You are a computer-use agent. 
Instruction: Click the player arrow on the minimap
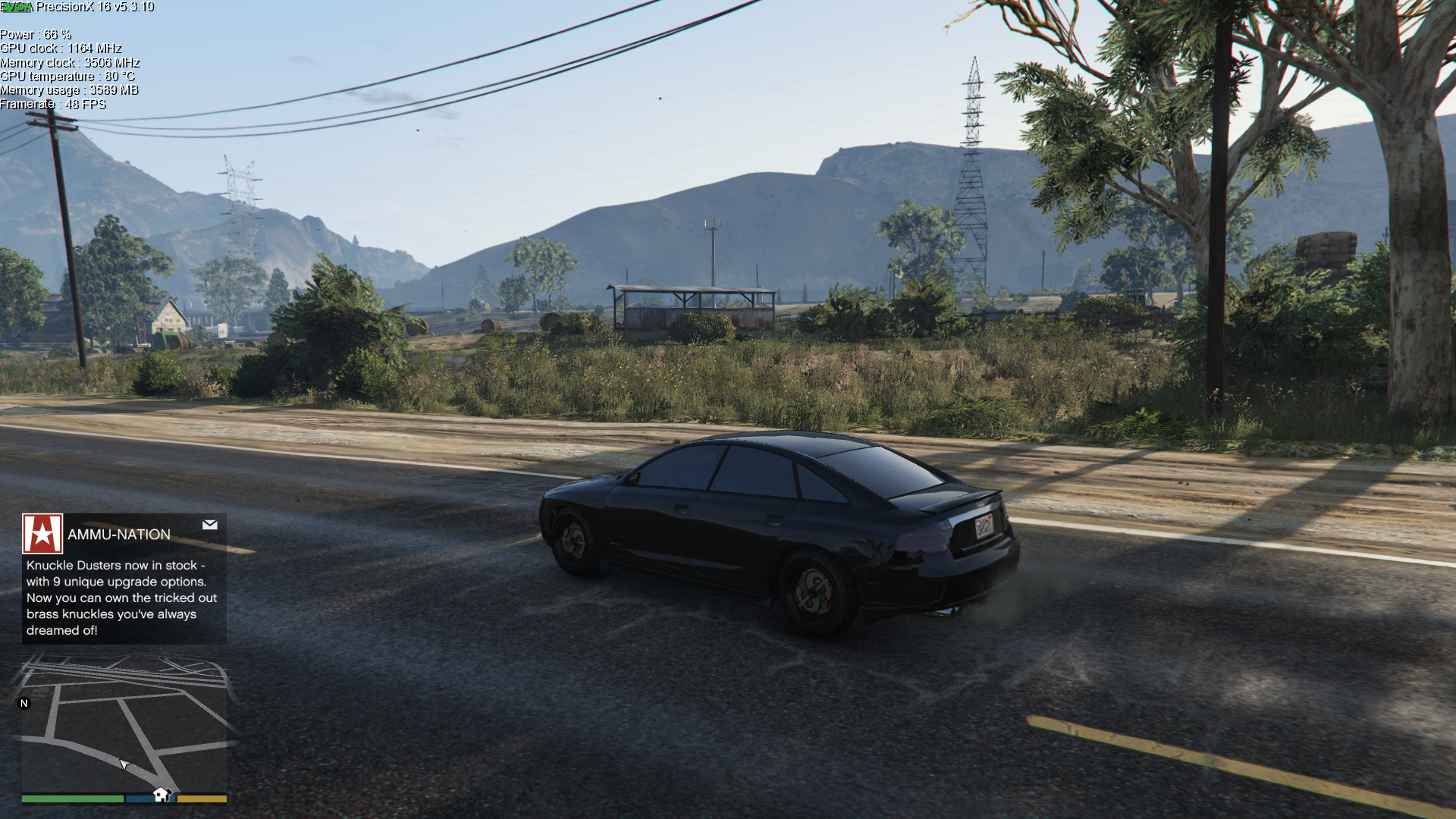(124, 764)
